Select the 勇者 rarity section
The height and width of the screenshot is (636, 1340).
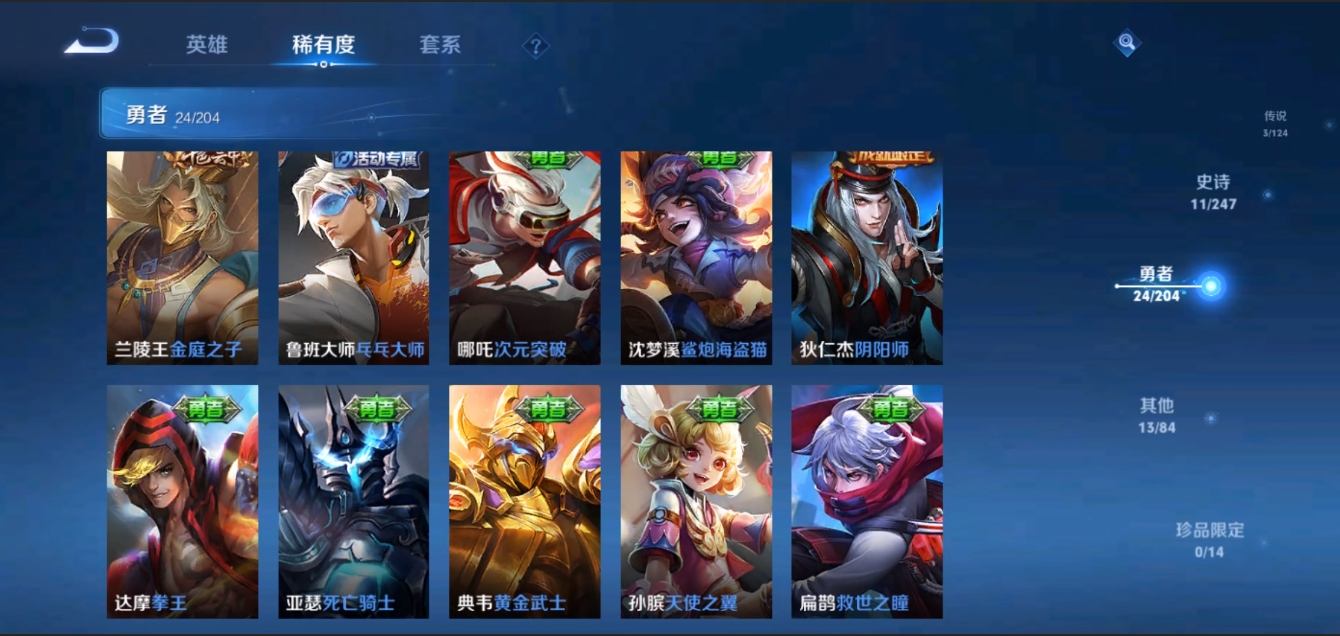1157,285
